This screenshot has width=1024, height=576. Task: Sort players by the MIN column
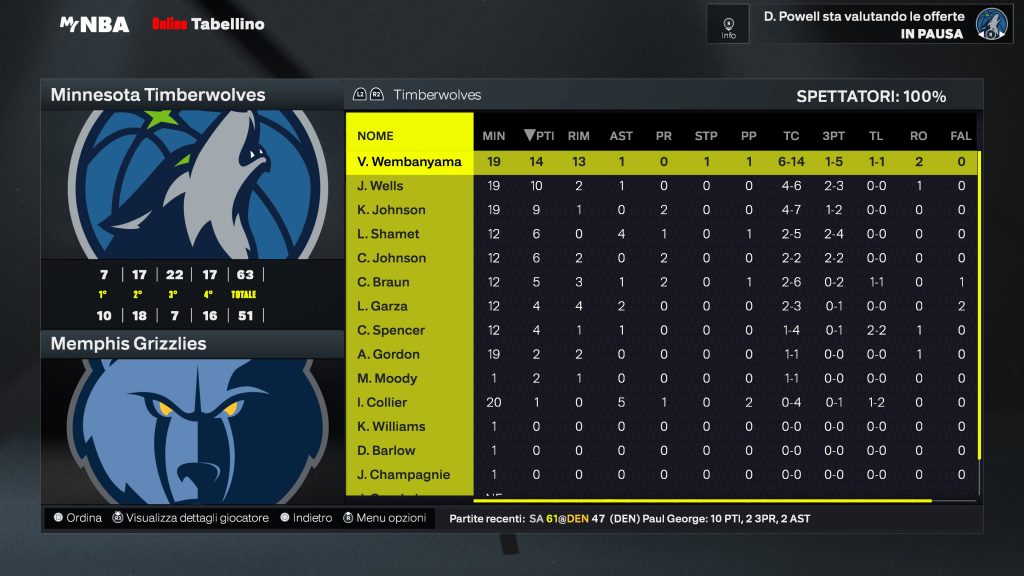pos(494,136)
